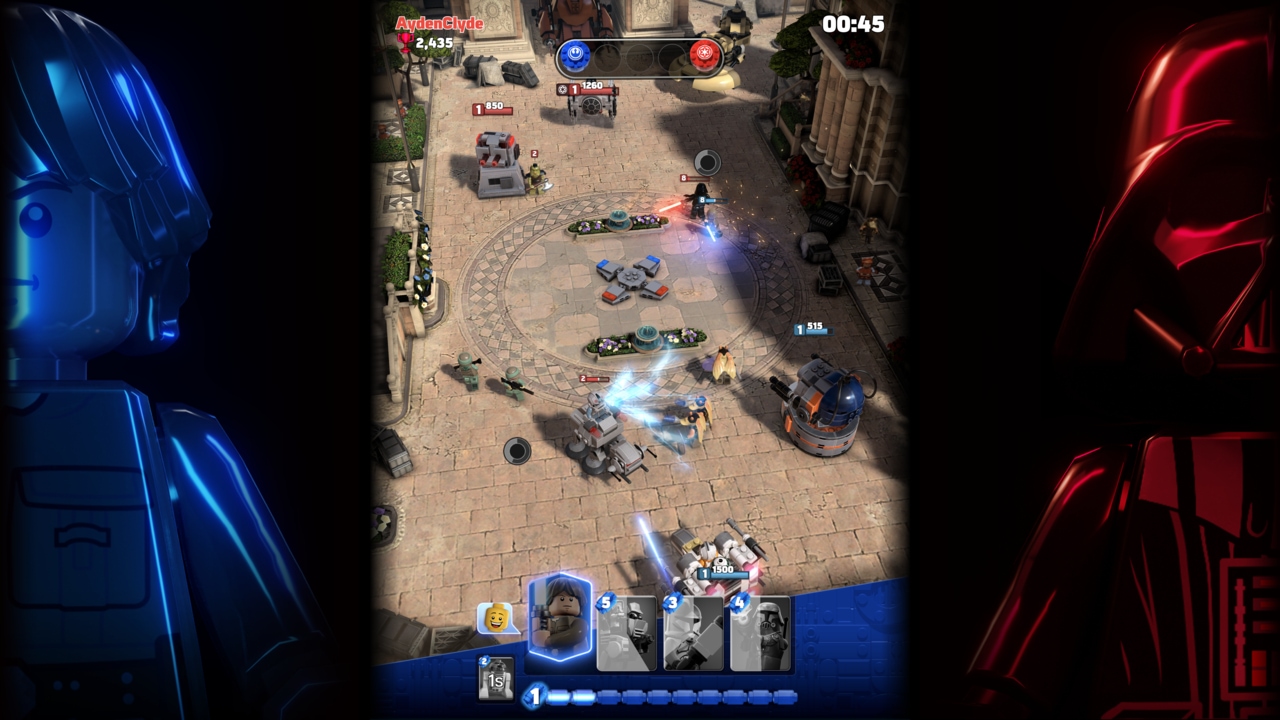Open the smiley minifigure emote bubble
The image size is (1280, 720).
point(496,619)
